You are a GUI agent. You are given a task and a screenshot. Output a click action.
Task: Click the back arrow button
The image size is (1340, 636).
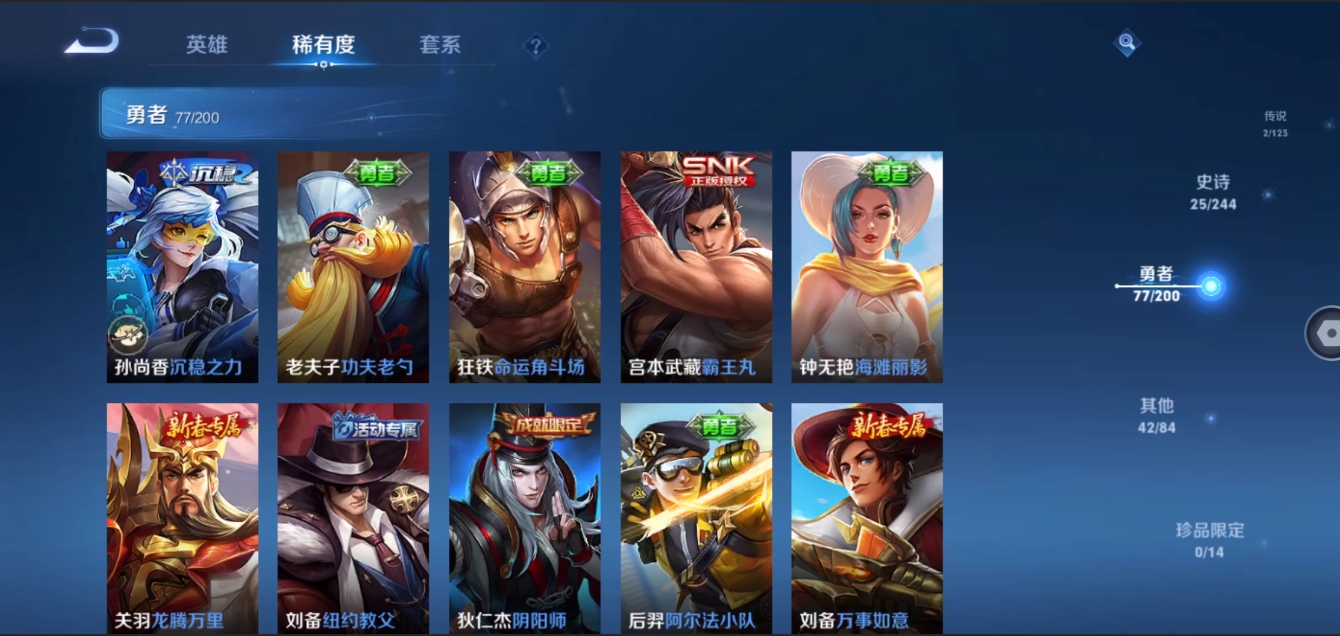[x=92, y=43]
